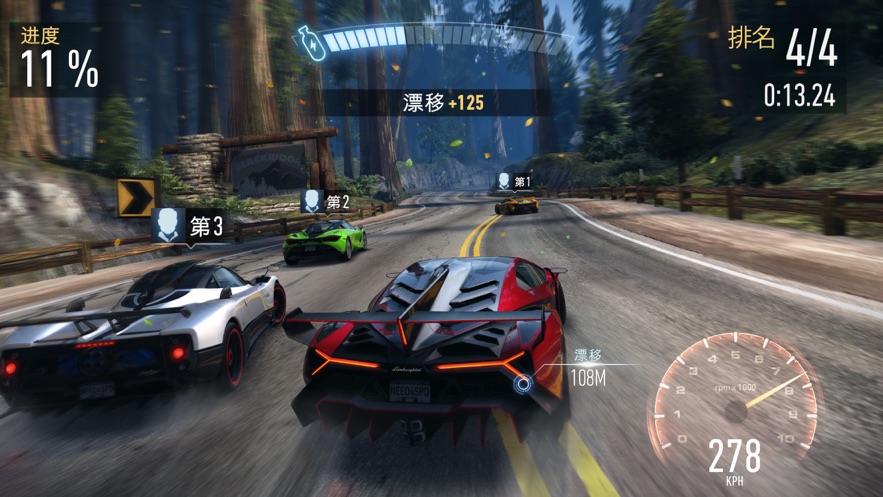Select the 第3 opponent marker
The image size is (883, 497).
coord(188,226)
